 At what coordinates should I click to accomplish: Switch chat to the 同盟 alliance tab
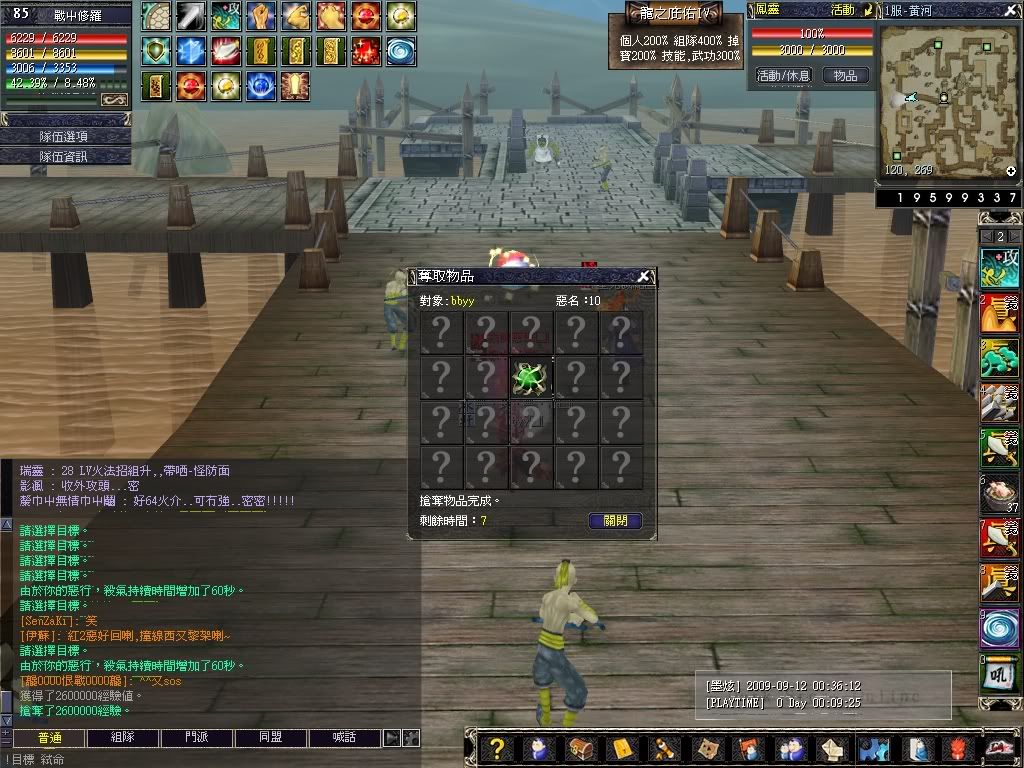click(x=271, y=738)
